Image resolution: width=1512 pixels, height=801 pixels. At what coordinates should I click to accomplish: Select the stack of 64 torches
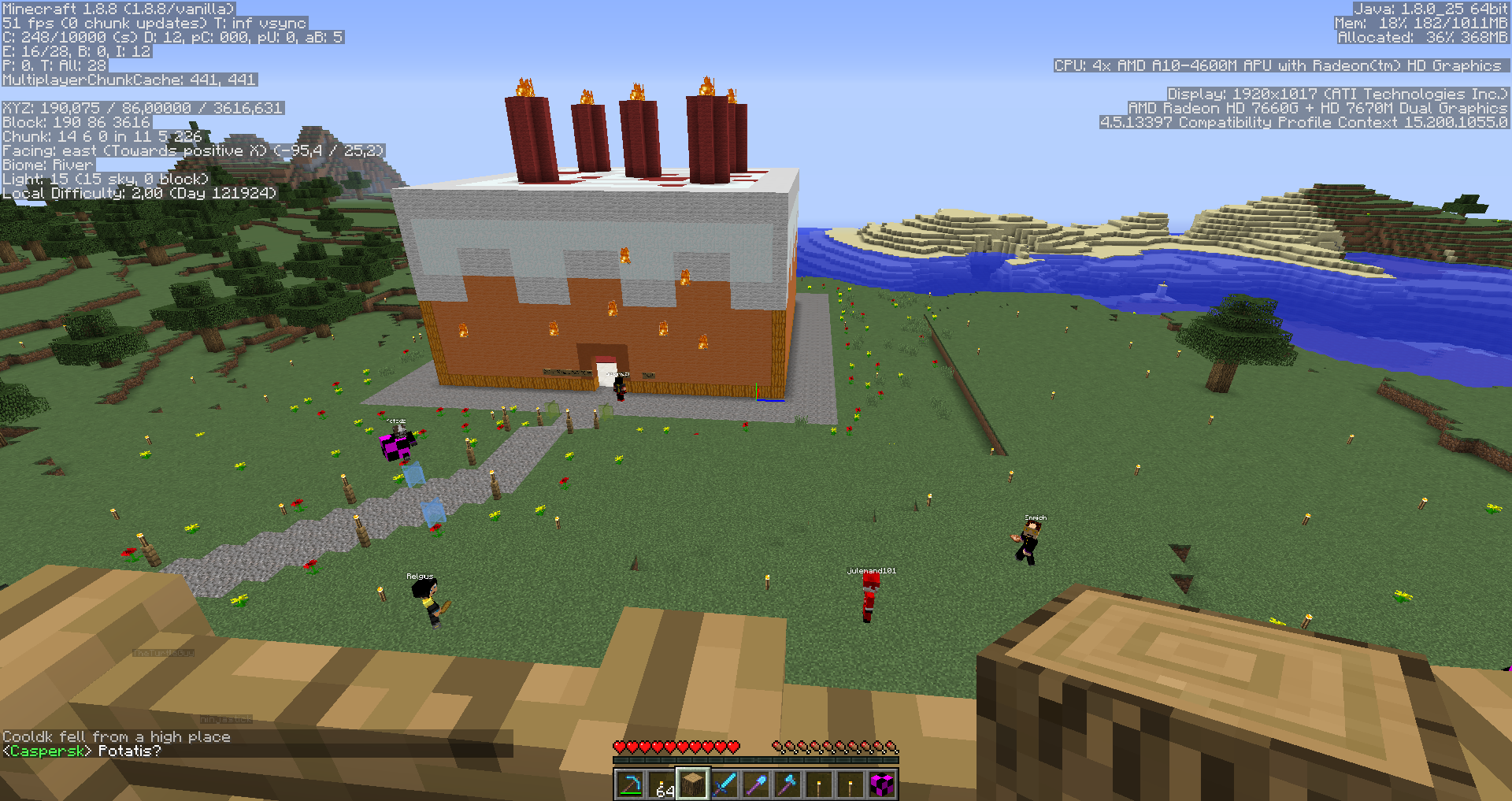tap(661, 784)
